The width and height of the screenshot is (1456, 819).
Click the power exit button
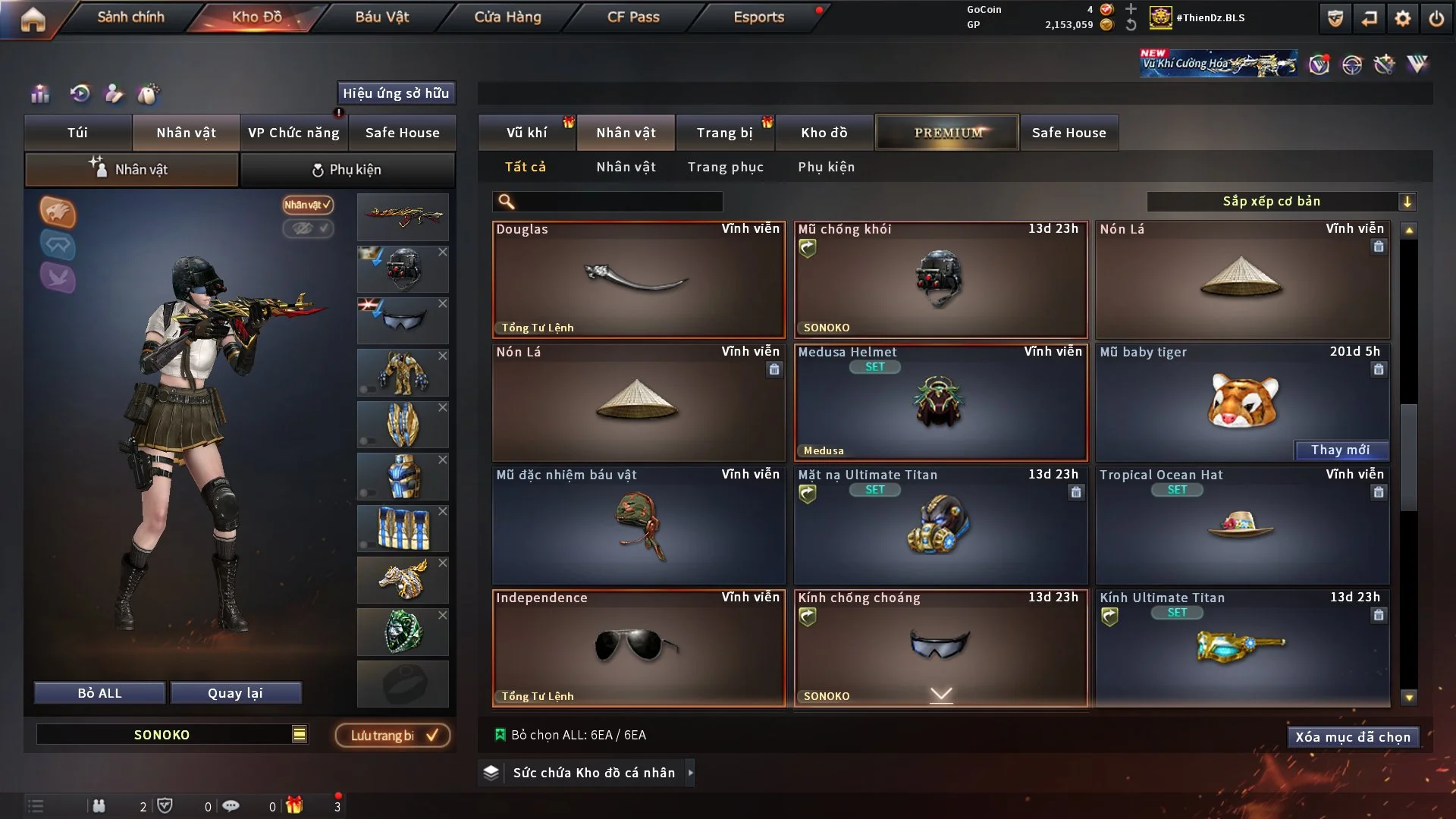tap(1436, 18)
